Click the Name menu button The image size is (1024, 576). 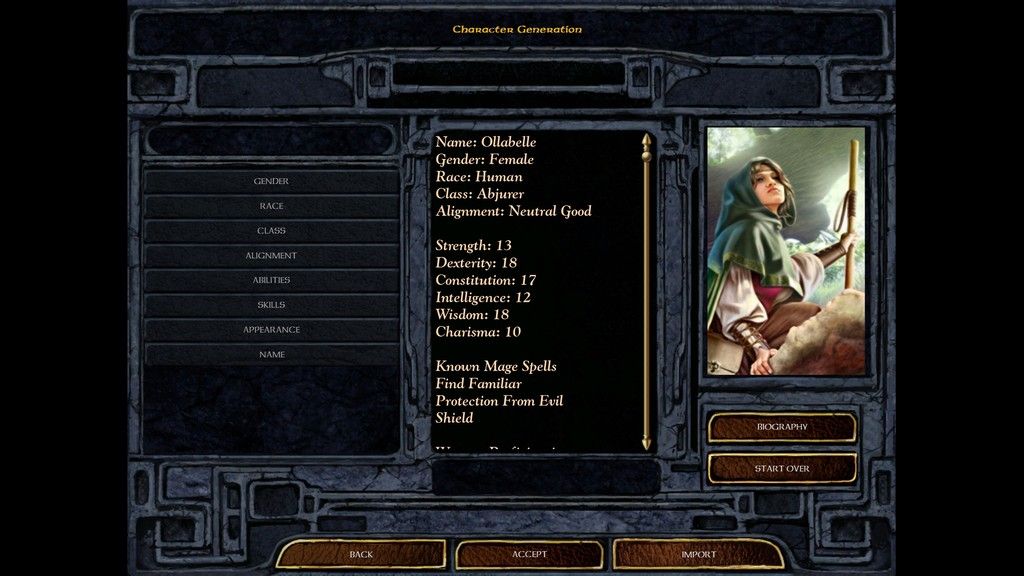(x=271, y=355)
